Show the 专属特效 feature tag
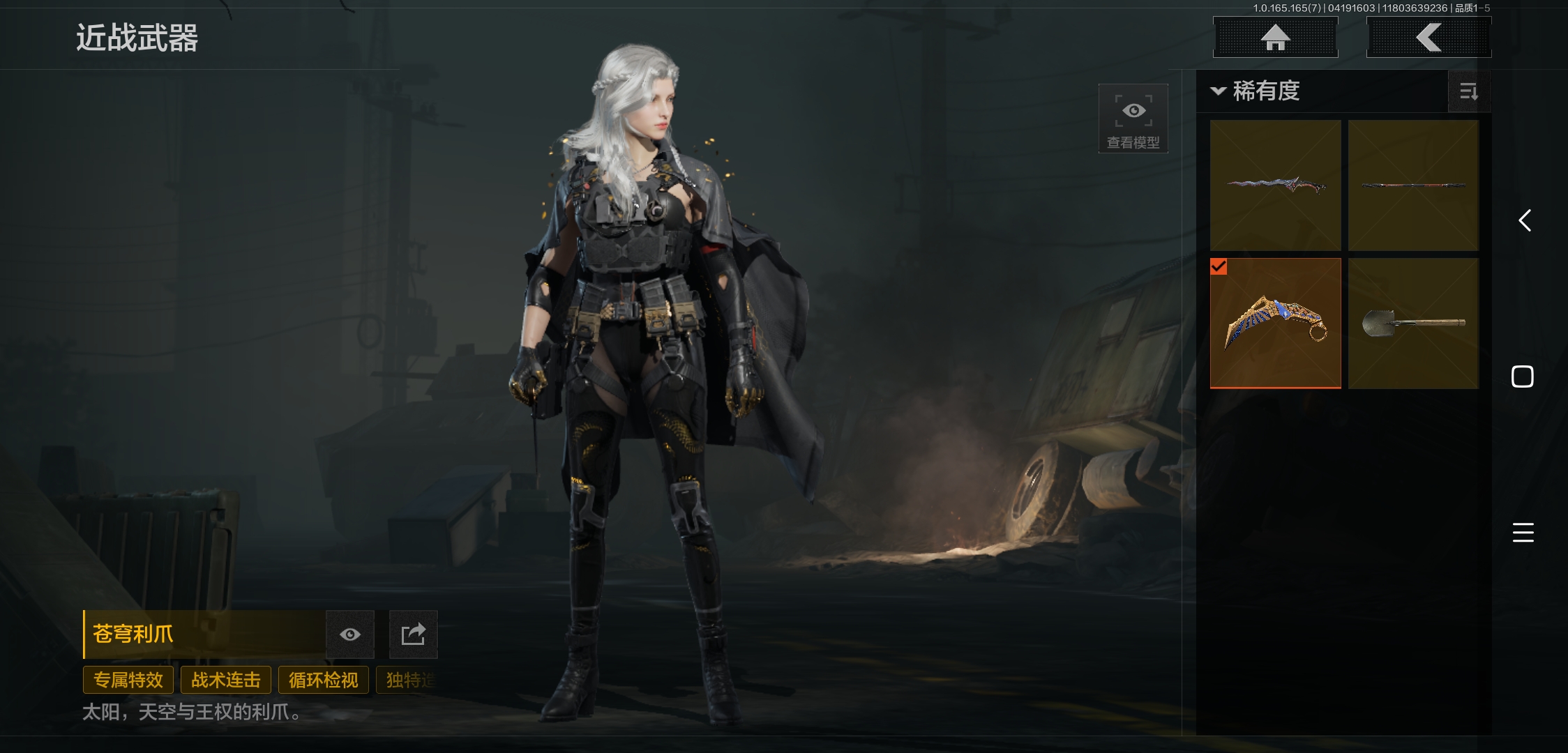 [x=128, y=680]
